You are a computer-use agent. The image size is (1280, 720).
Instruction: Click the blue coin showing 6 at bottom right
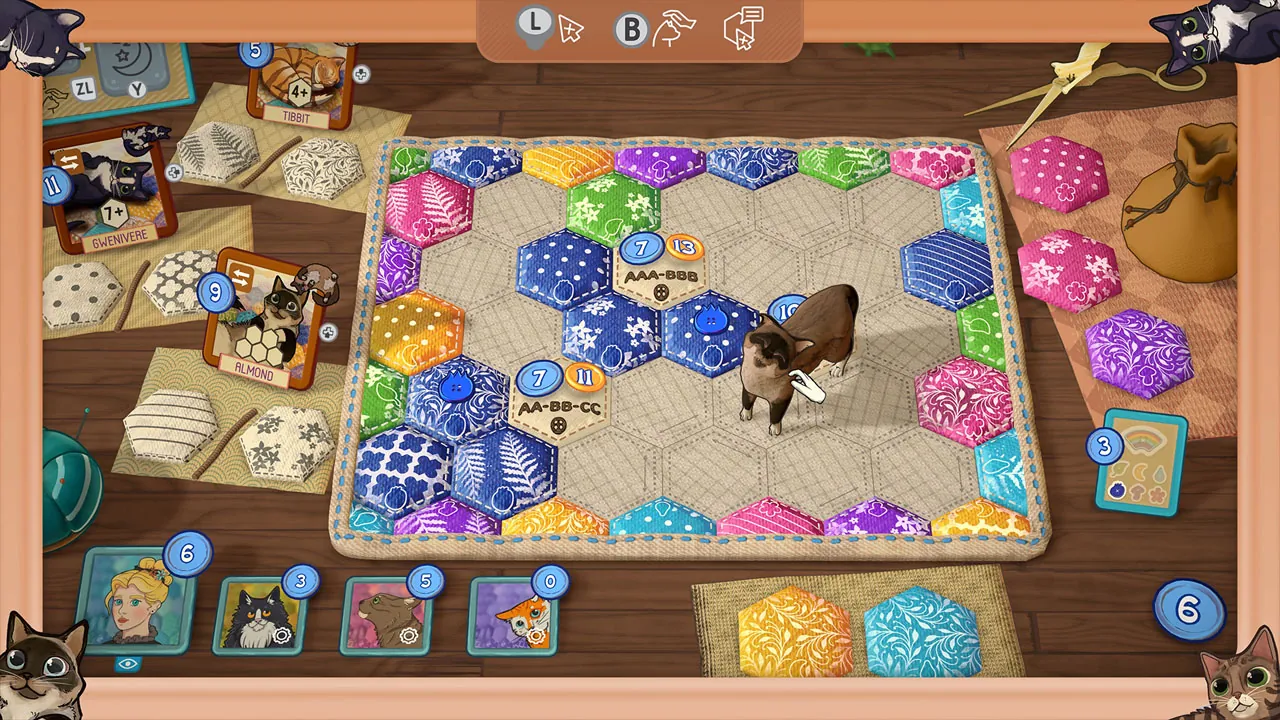point(1188,609)
